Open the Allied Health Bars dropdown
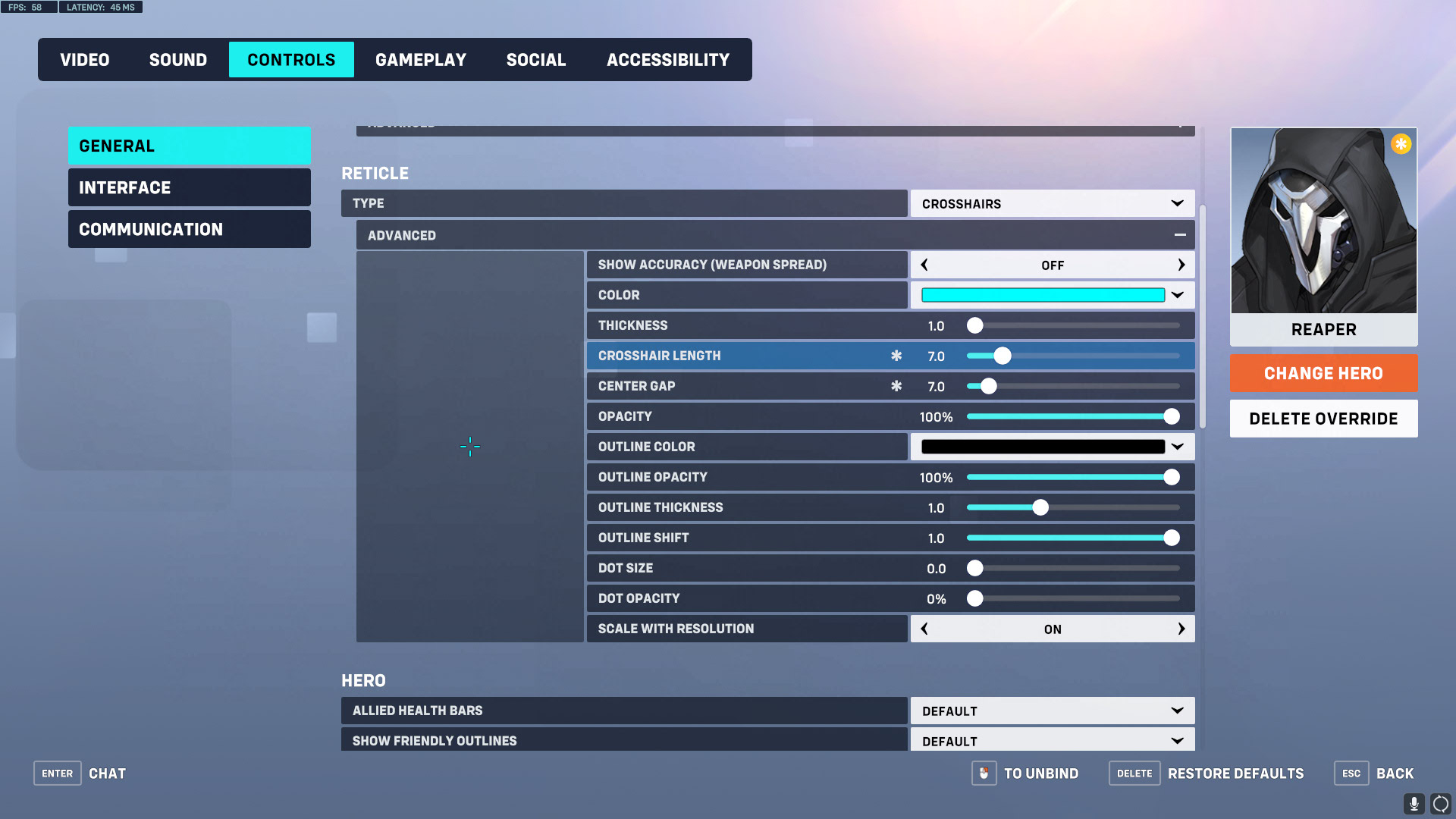 point(1052,711)
